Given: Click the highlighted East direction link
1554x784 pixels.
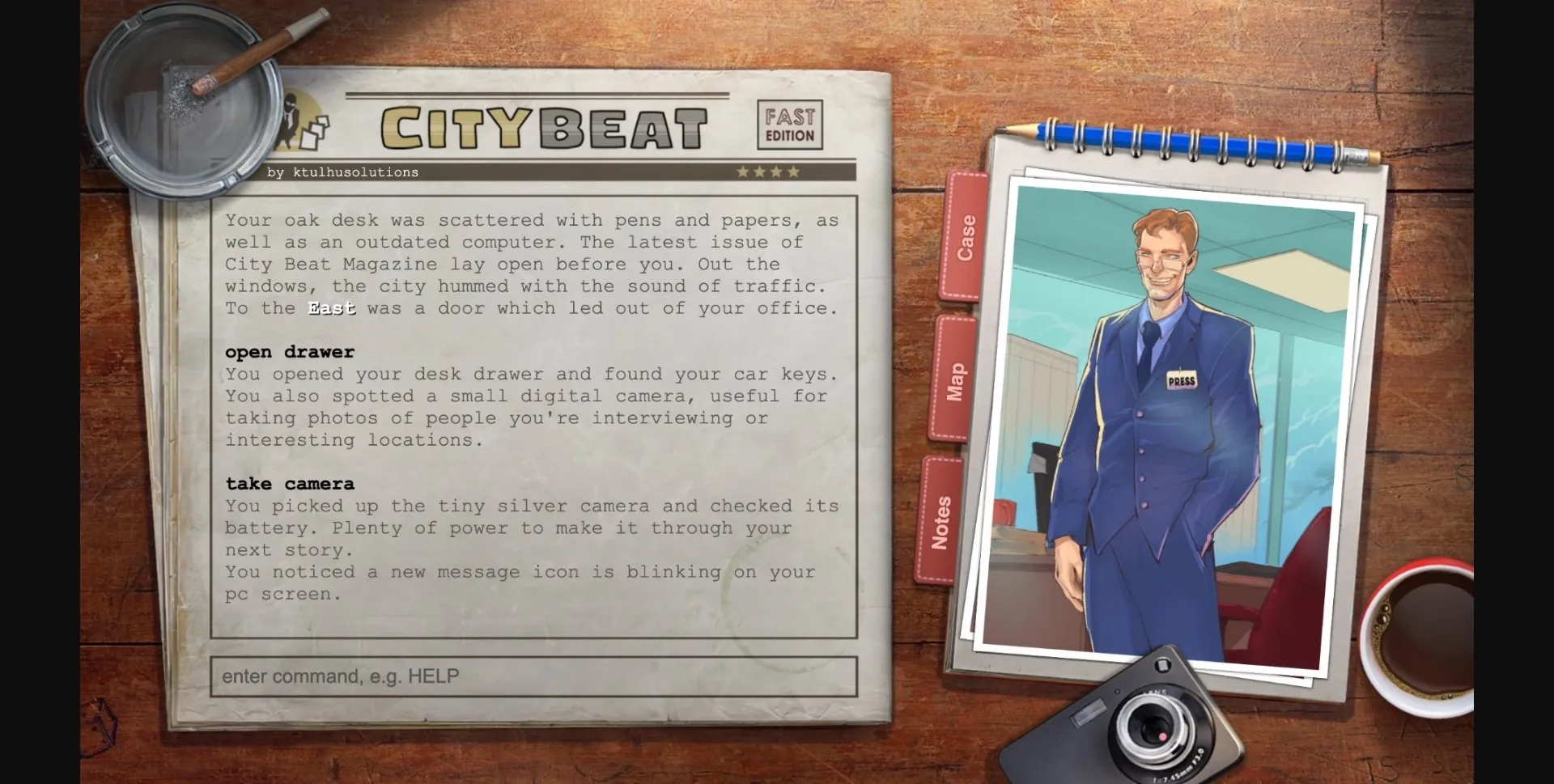Looking at the screenshot, I should [x=331, y=308].
